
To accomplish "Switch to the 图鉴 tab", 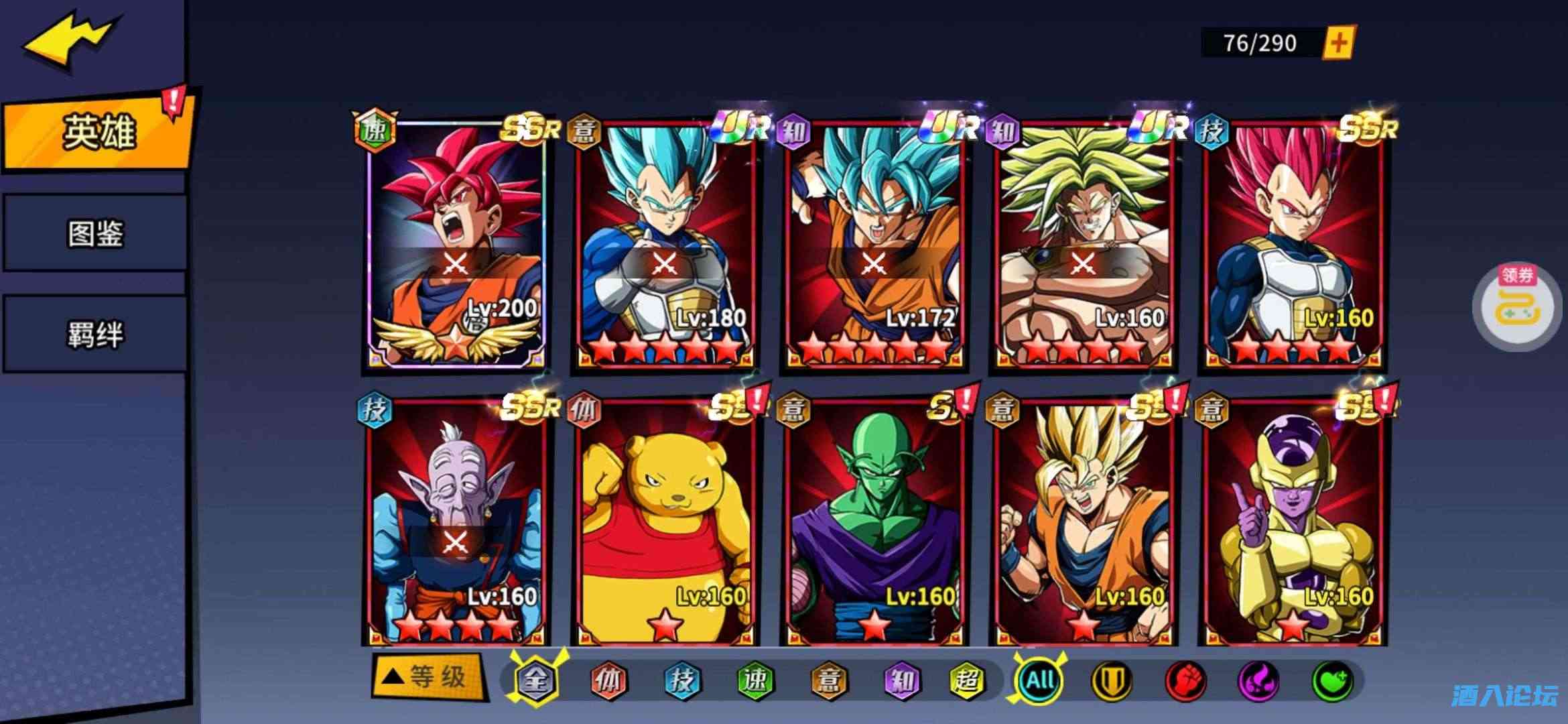I will tap(95, 233).
